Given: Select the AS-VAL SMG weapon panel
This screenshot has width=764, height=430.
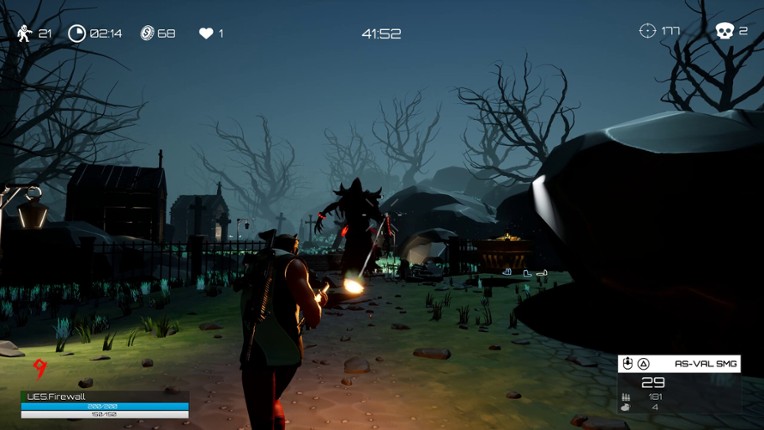Looking at the screenshot, I should (x=679, y=364).
